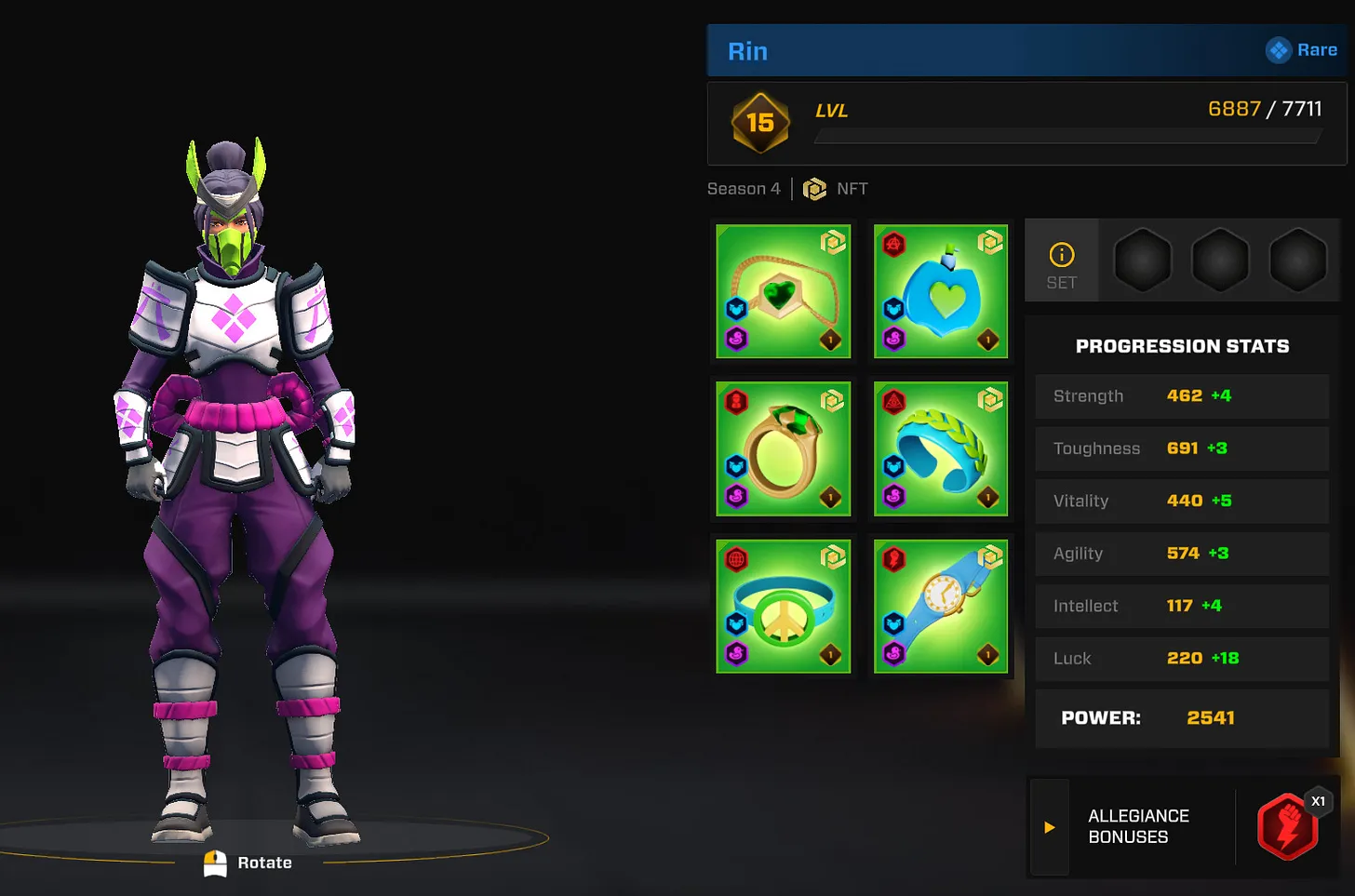Click the Rotate character control
The height and width of the screenshot is (896, 1355).
(248, 863)
